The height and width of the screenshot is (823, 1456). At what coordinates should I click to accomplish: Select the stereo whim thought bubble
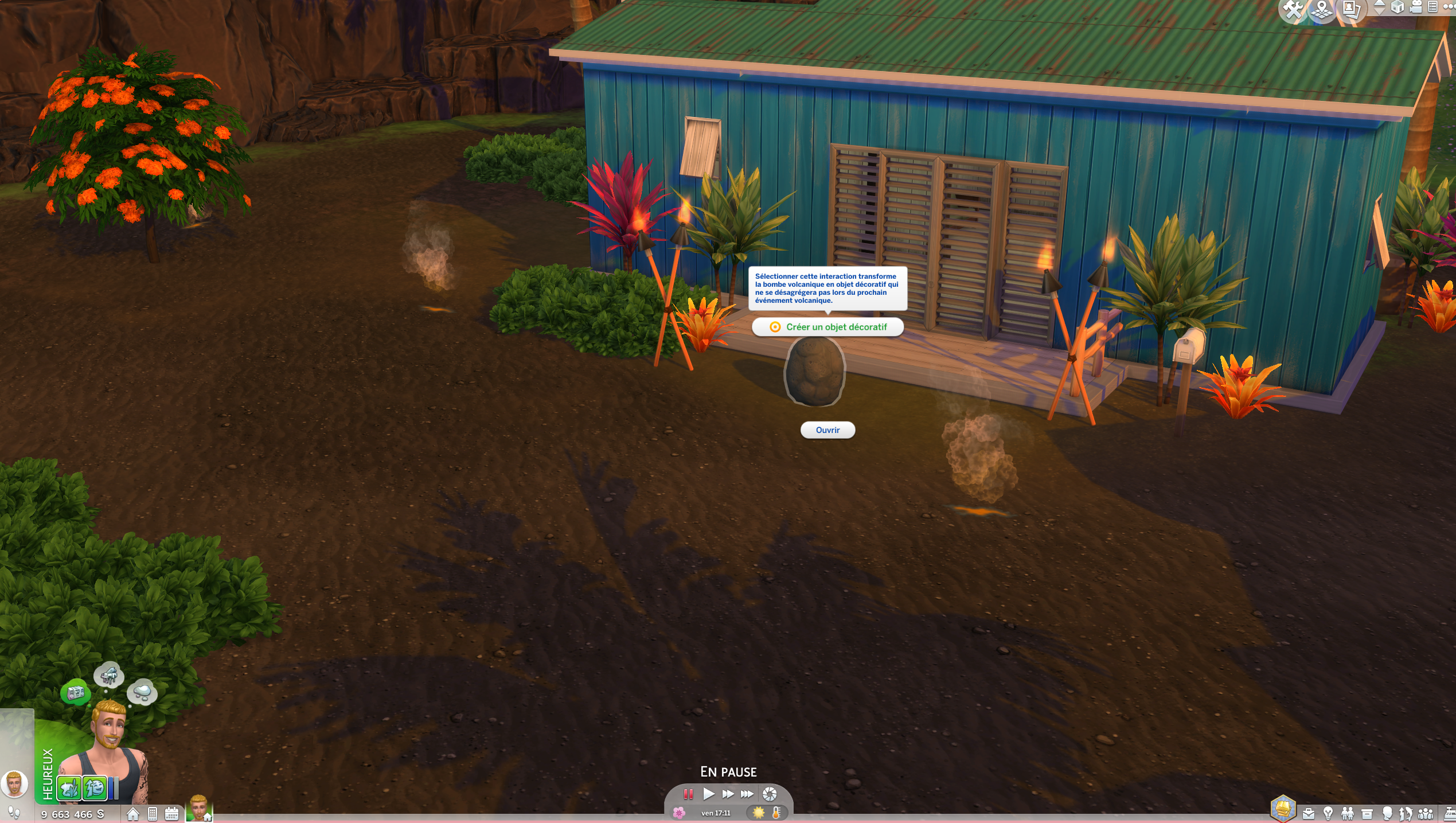click(75, 693)
